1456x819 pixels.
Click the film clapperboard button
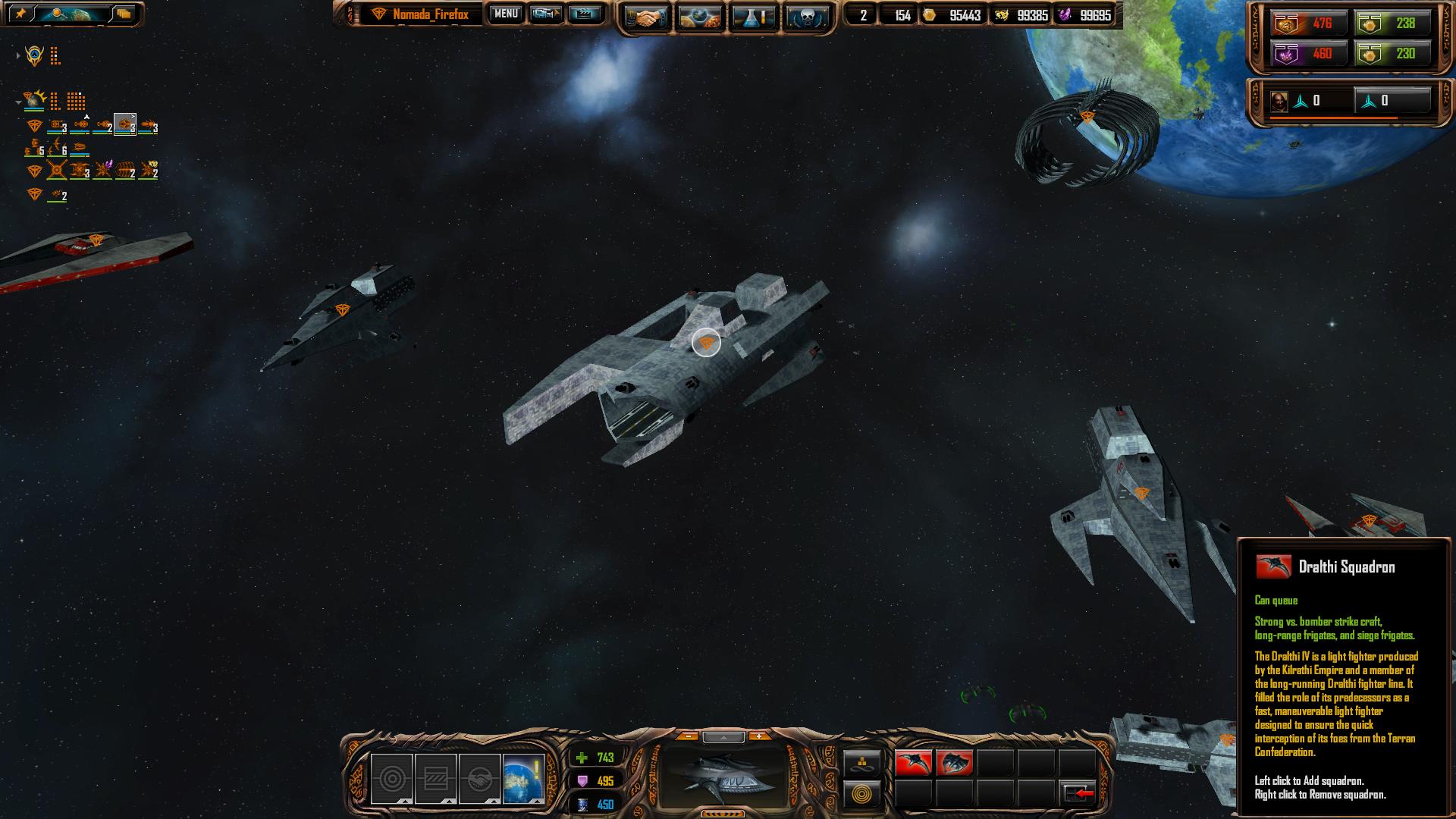coord(585,14)
